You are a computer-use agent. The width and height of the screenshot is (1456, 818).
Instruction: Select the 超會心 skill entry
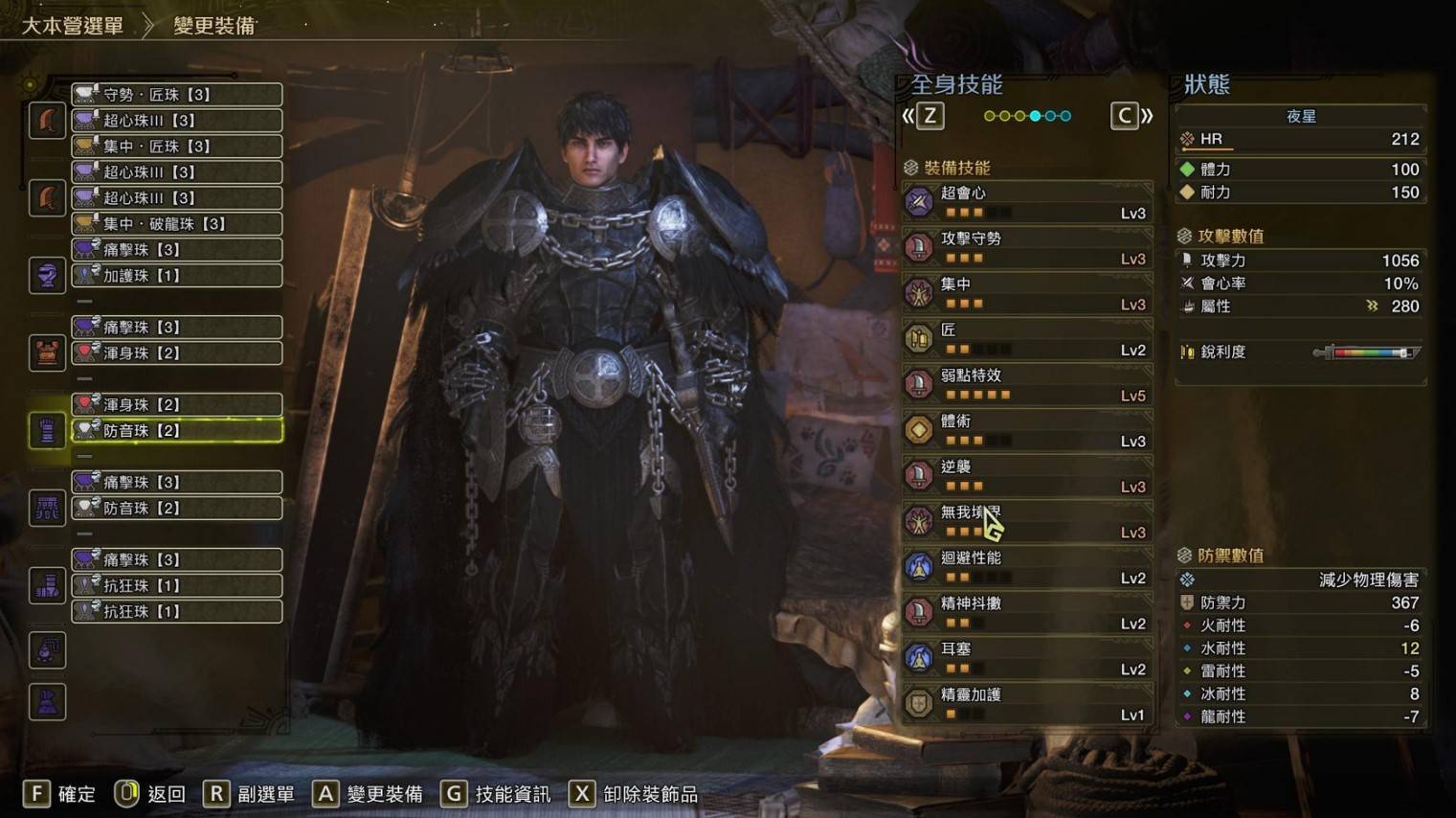pos(1027,202)
